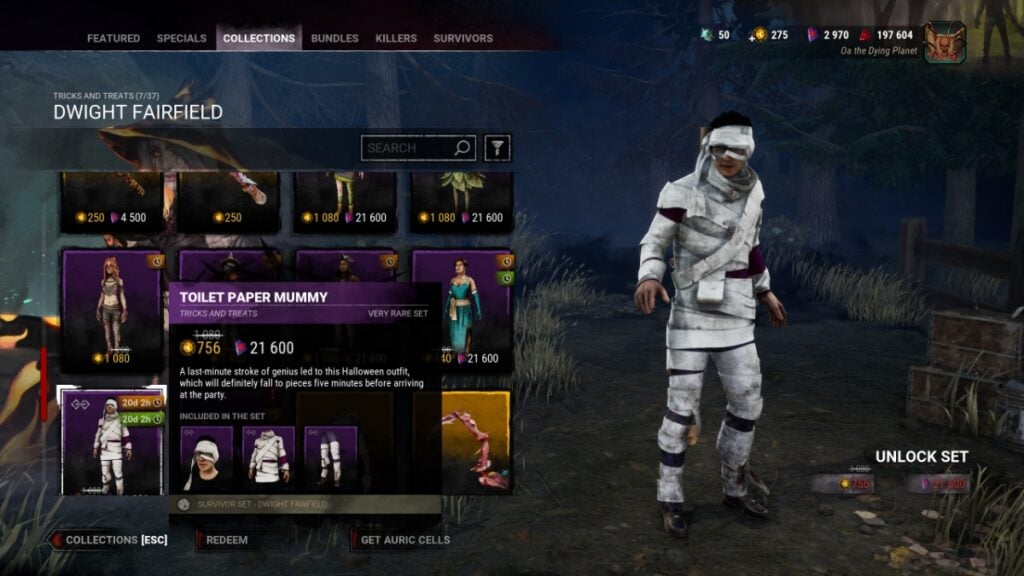Image resolution: width=1024 pixels, height=576 pixels.
Task: Go back to Collections
Action: click(x=108, y=540)
